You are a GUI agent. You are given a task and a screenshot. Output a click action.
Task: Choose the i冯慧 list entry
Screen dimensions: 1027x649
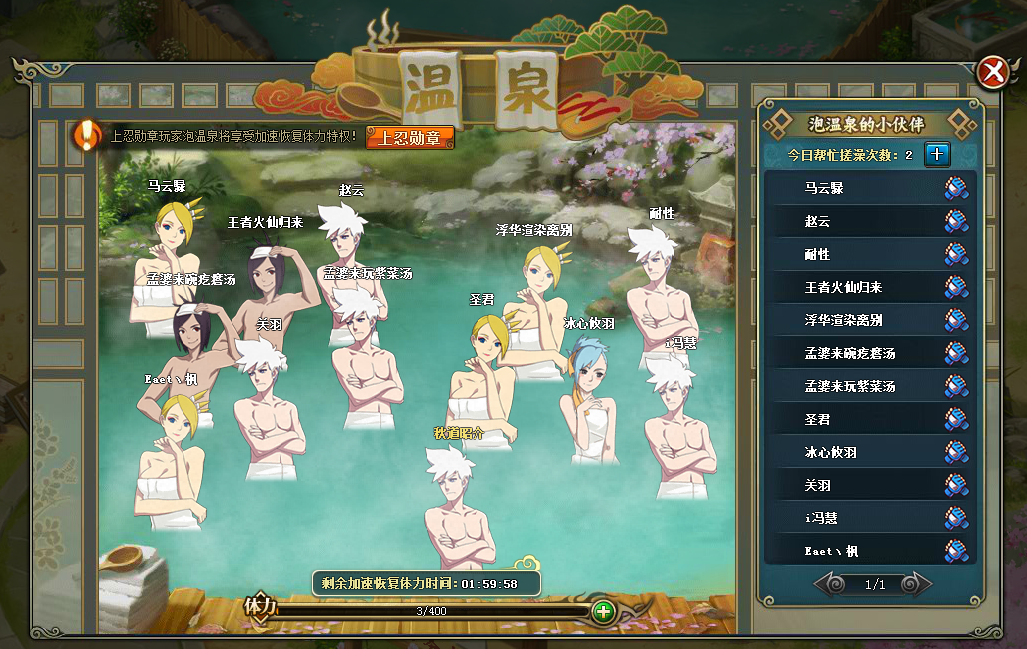click(x=824, y=518)
